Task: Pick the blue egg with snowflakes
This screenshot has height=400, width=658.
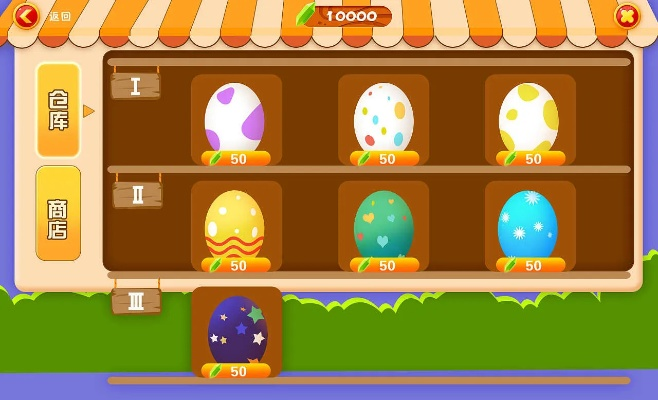Action: click(528, 225)
